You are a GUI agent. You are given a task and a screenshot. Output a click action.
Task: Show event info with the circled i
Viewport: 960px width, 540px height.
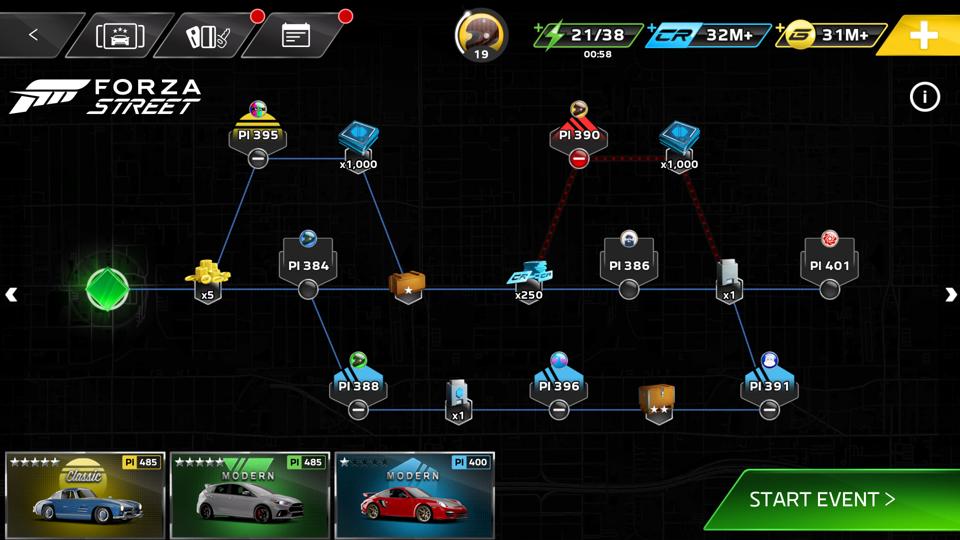point(925,97)
